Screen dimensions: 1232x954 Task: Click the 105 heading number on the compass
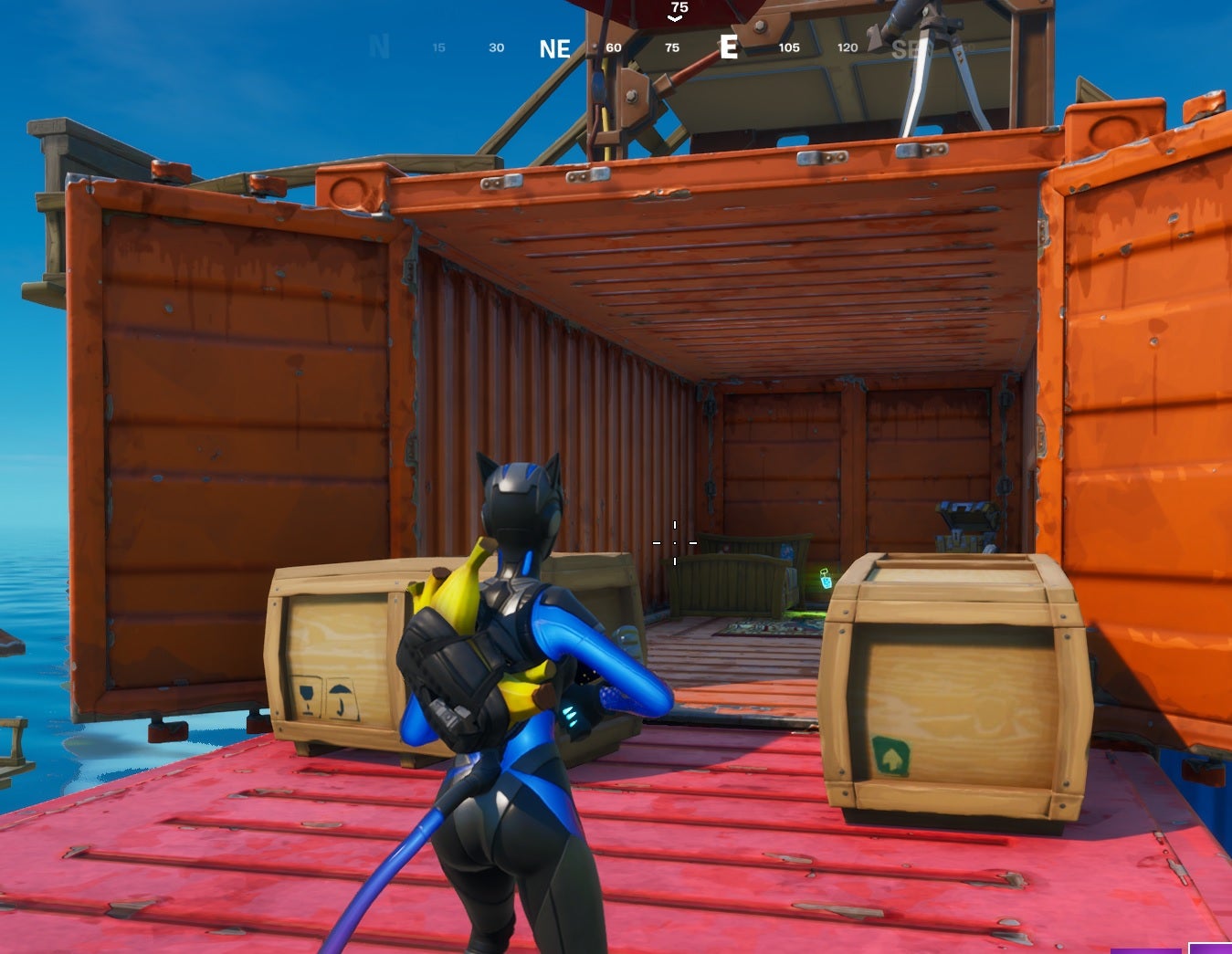(x=788, y=47)
